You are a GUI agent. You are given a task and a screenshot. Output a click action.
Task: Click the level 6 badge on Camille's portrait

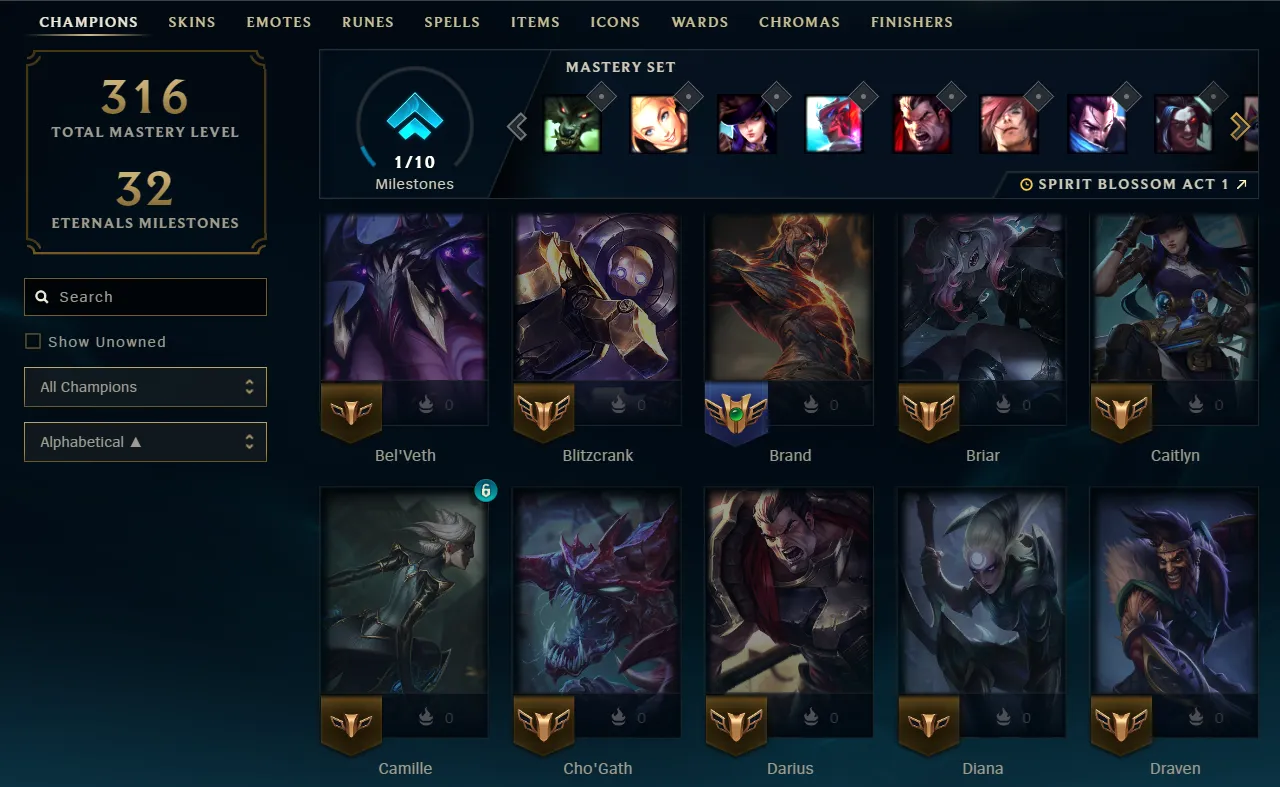click(485, 491)
